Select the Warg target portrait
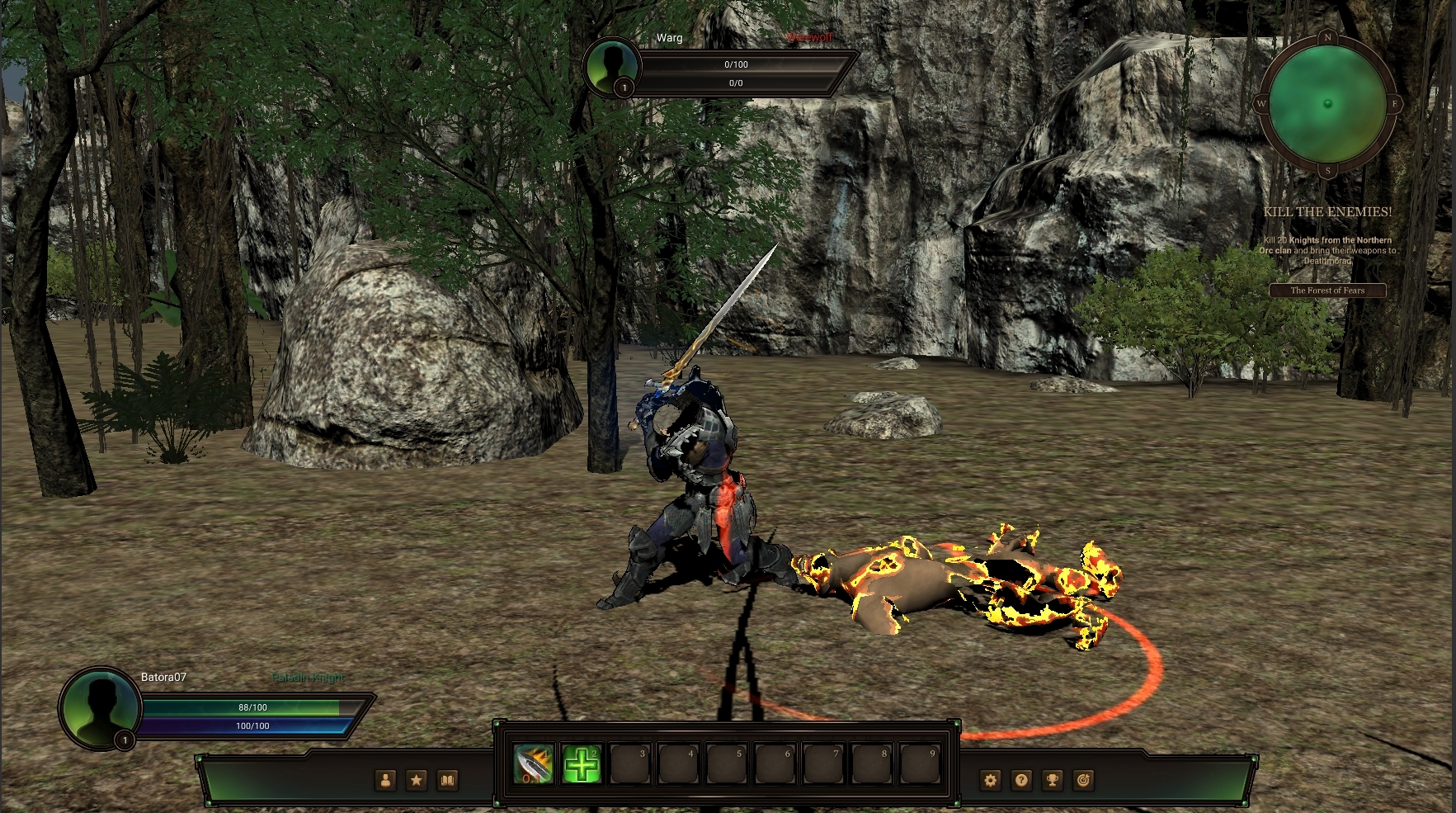The width and height of the screenshot is (1456, 813). [x=612, y=66]
